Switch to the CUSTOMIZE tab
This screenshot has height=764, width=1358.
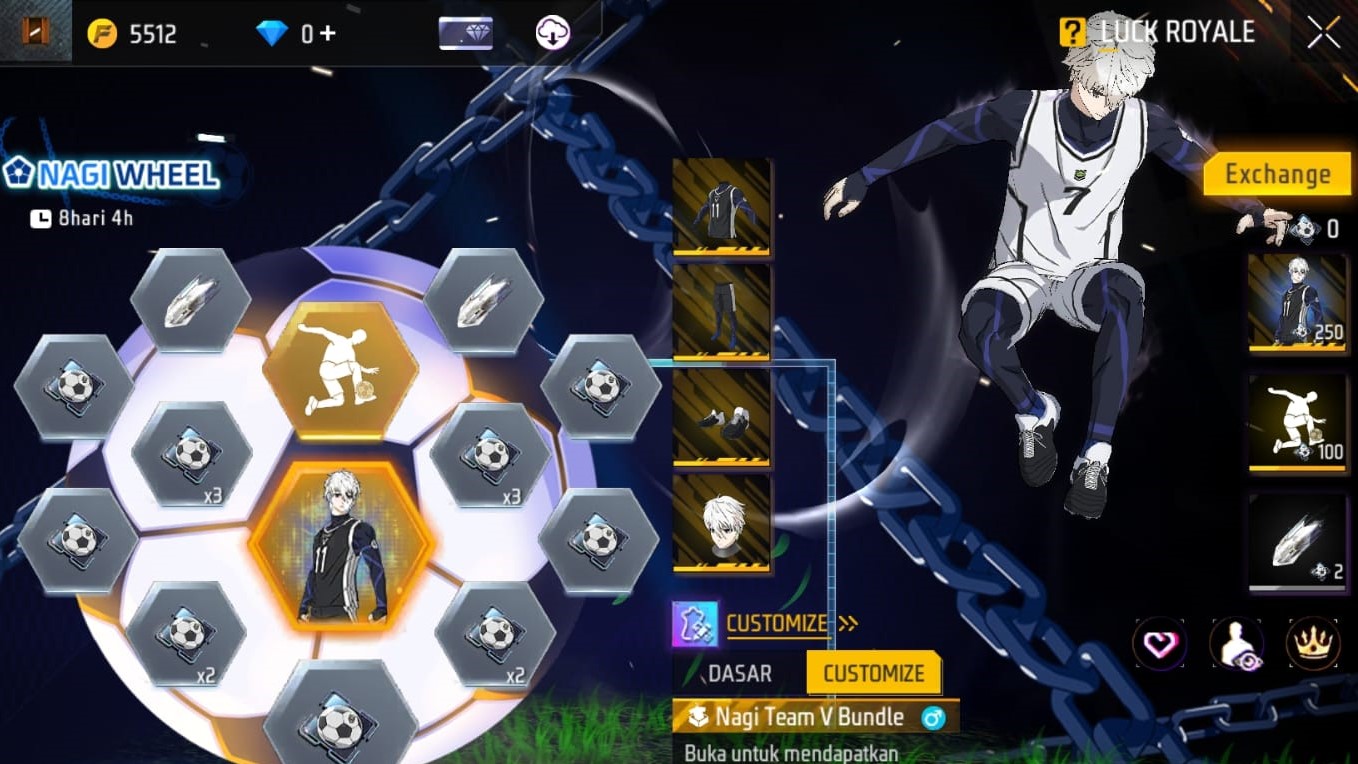coord(874,673)
